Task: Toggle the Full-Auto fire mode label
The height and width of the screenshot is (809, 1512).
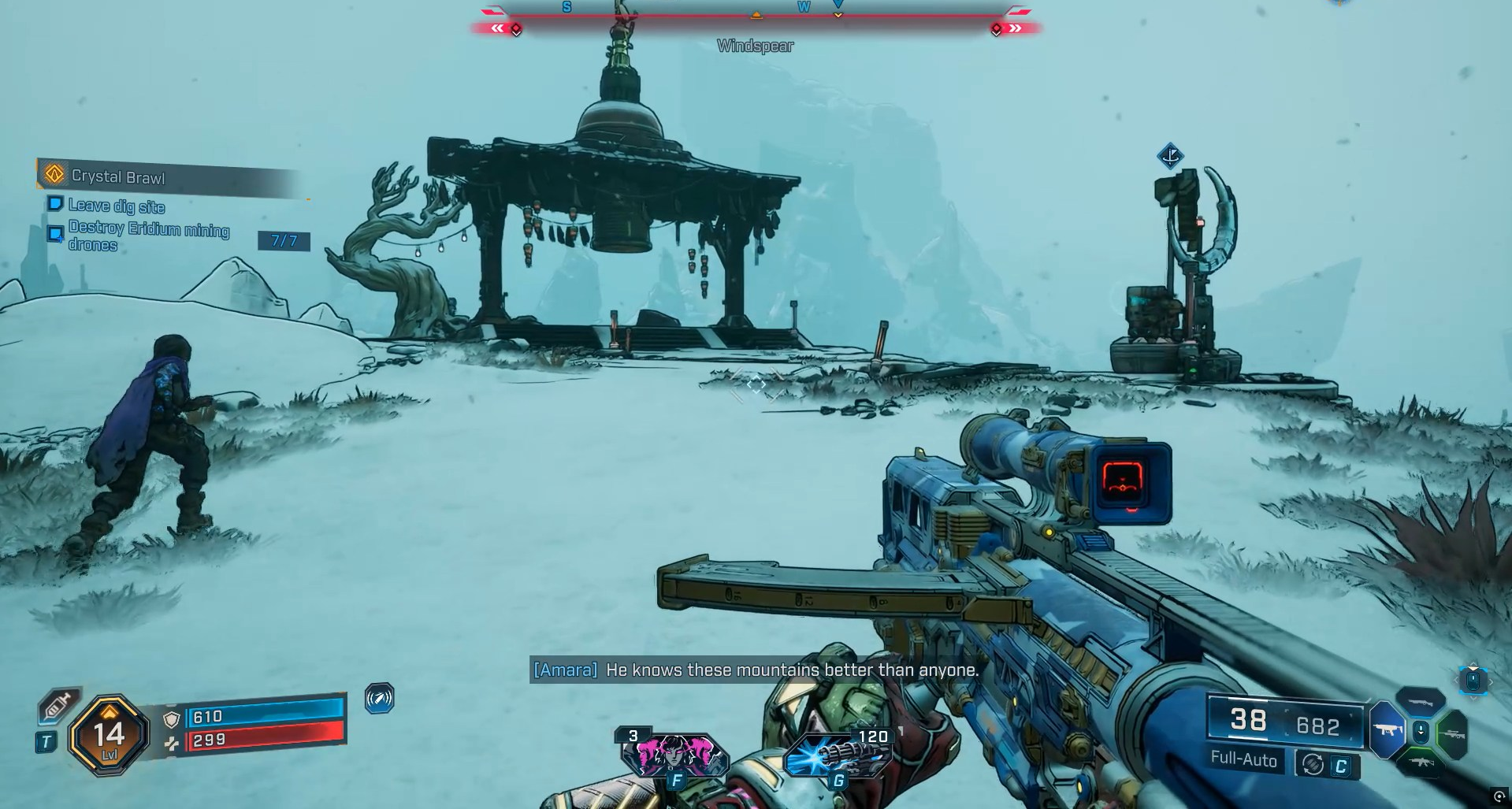Action: coord(1243,759)
